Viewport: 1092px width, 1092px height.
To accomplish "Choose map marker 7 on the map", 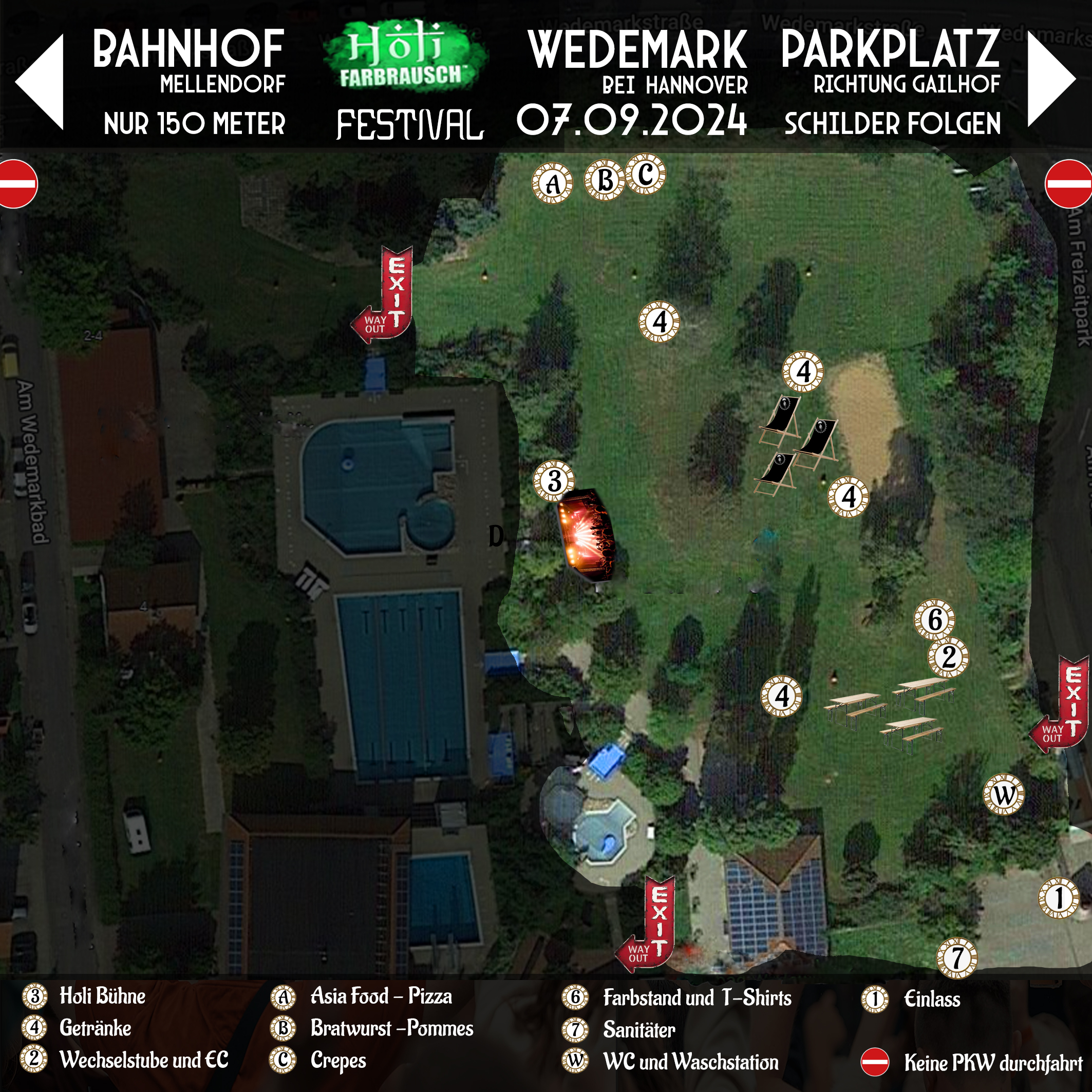I will 957,958.
